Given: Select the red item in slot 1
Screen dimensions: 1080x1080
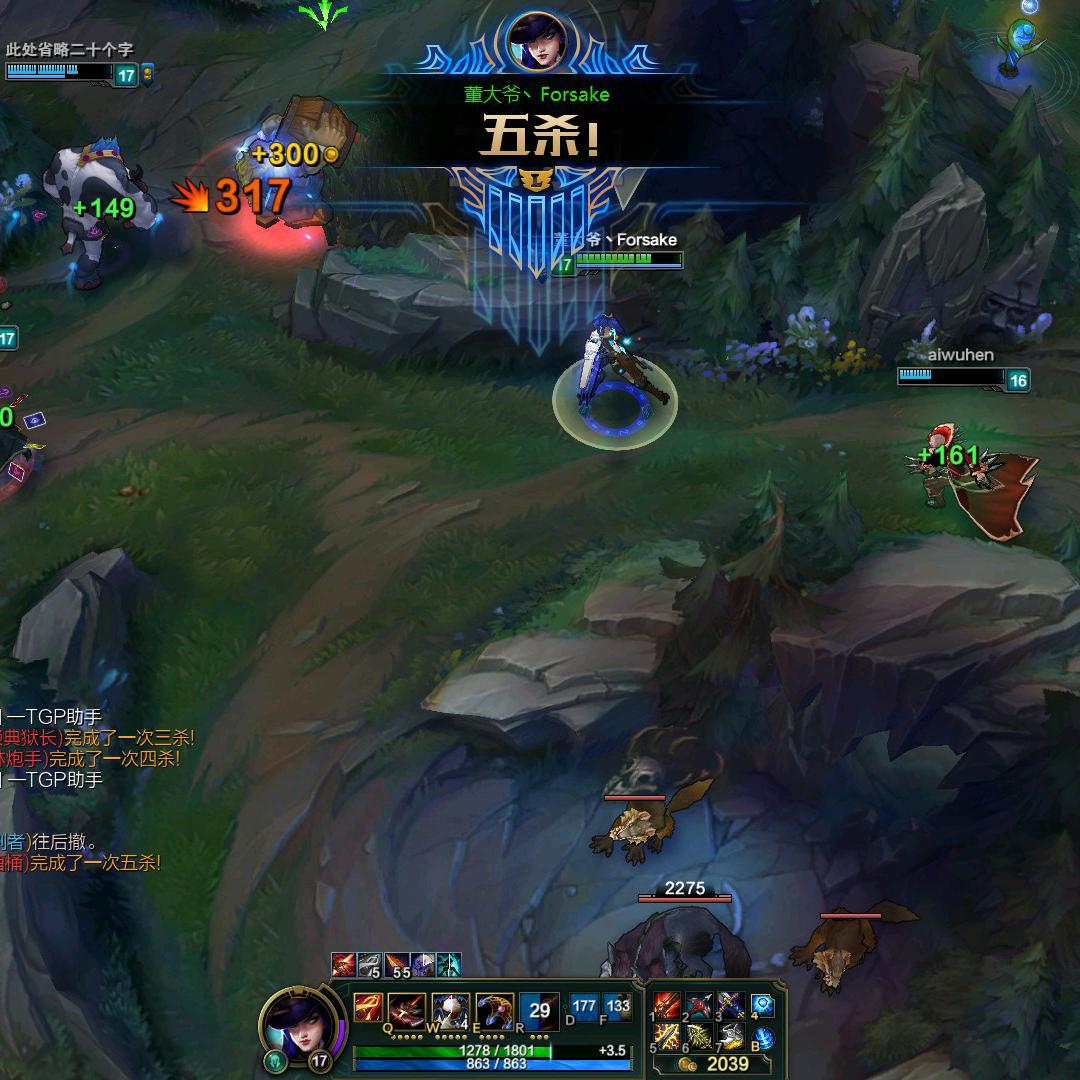Looking at the screenshot, I should click(667, 1005).
